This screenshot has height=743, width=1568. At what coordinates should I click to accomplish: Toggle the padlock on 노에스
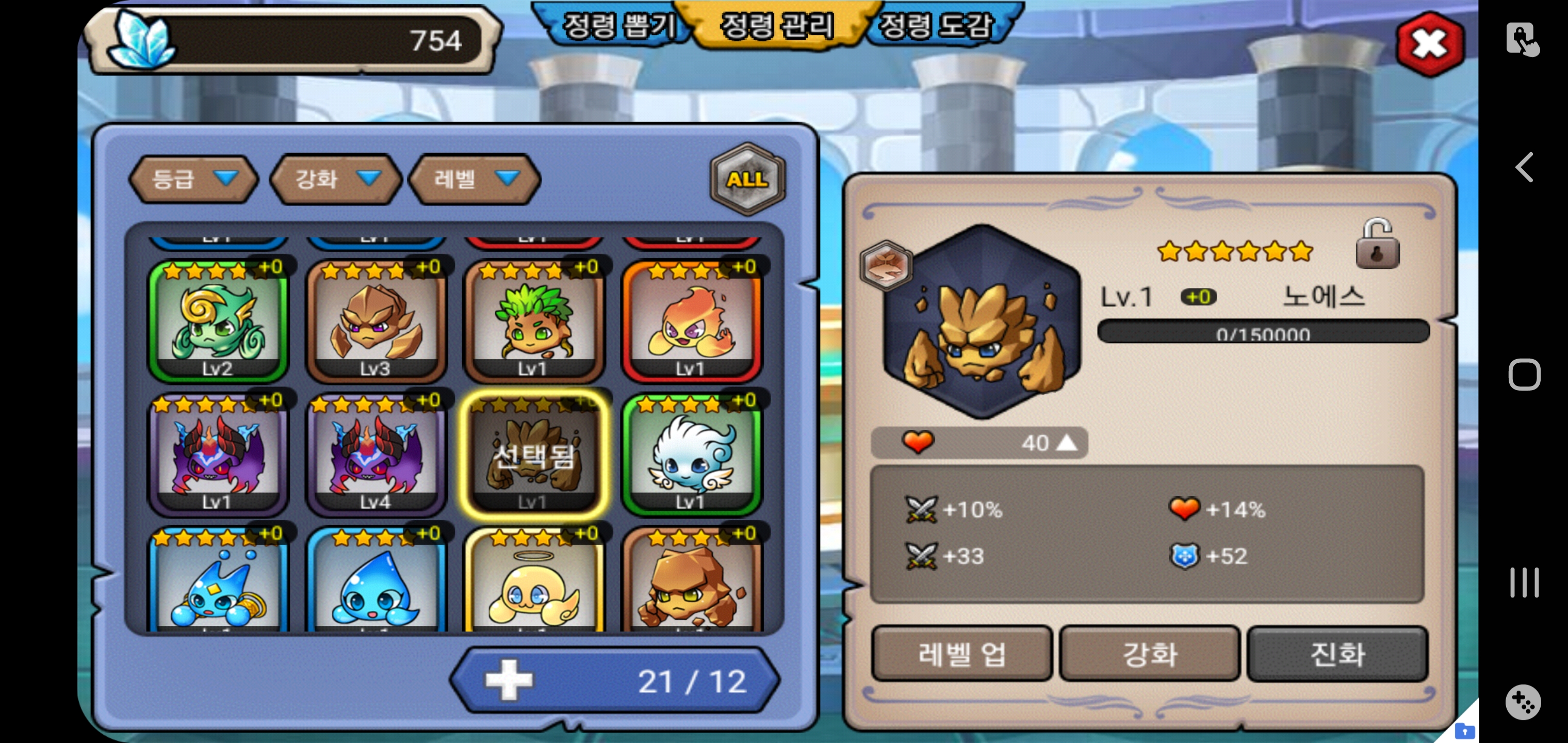[x=1377, y=245]
